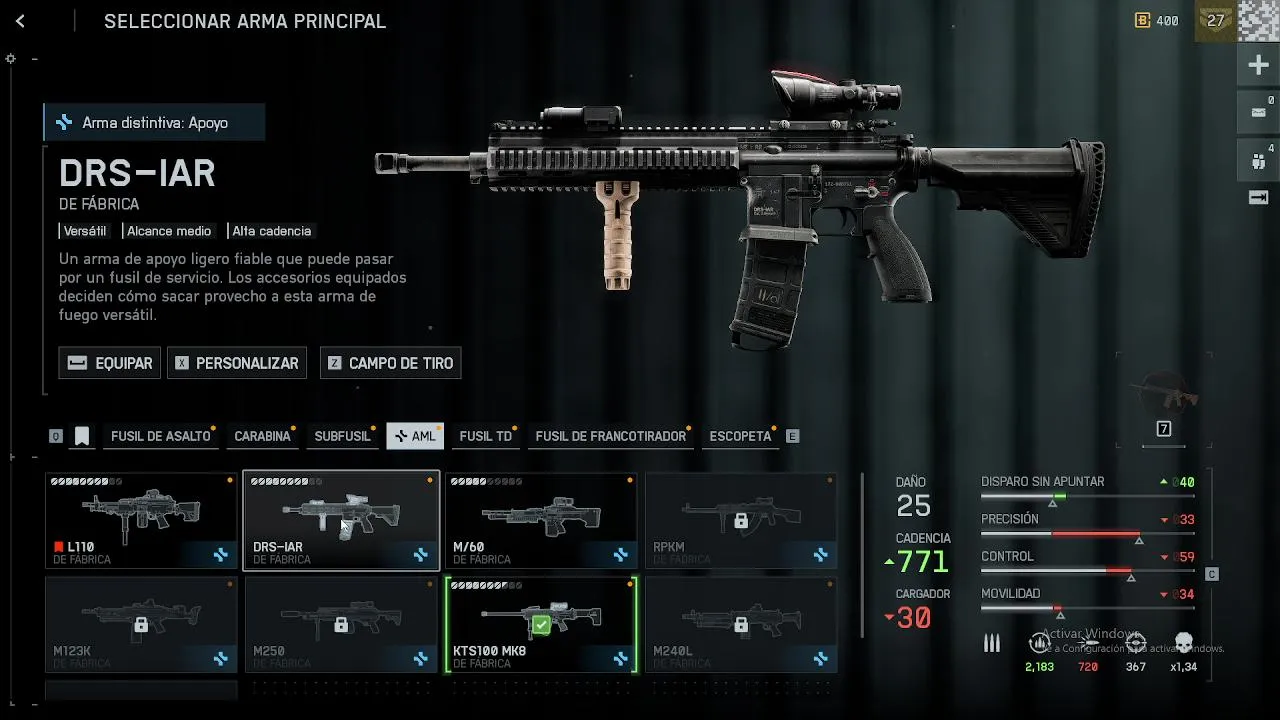
Task: Choose the L110 weapon tile
Action: 141,520
